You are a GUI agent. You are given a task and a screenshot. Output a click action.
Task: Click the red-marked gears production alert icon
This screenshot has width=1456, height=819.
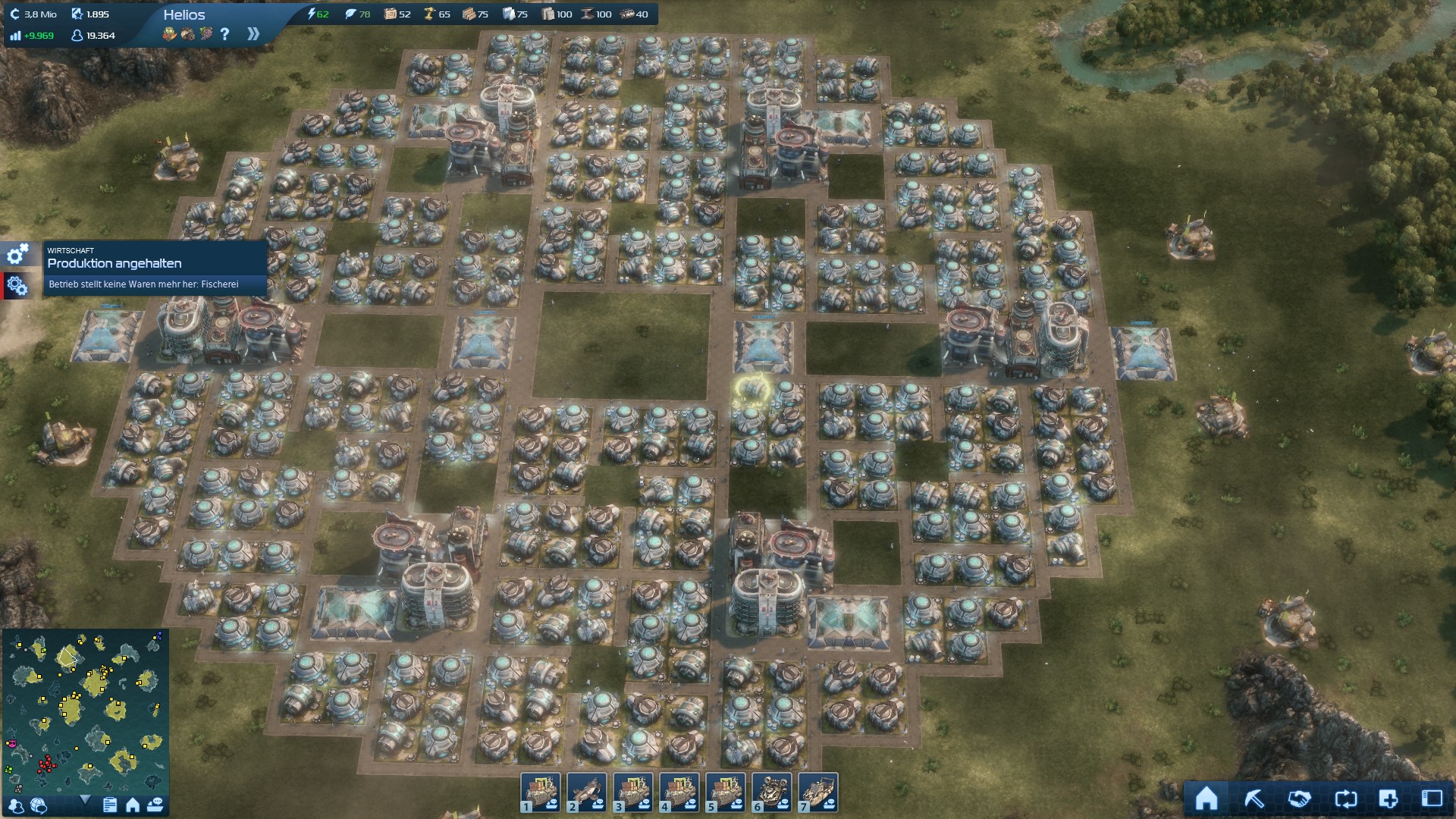coord(17,285)
